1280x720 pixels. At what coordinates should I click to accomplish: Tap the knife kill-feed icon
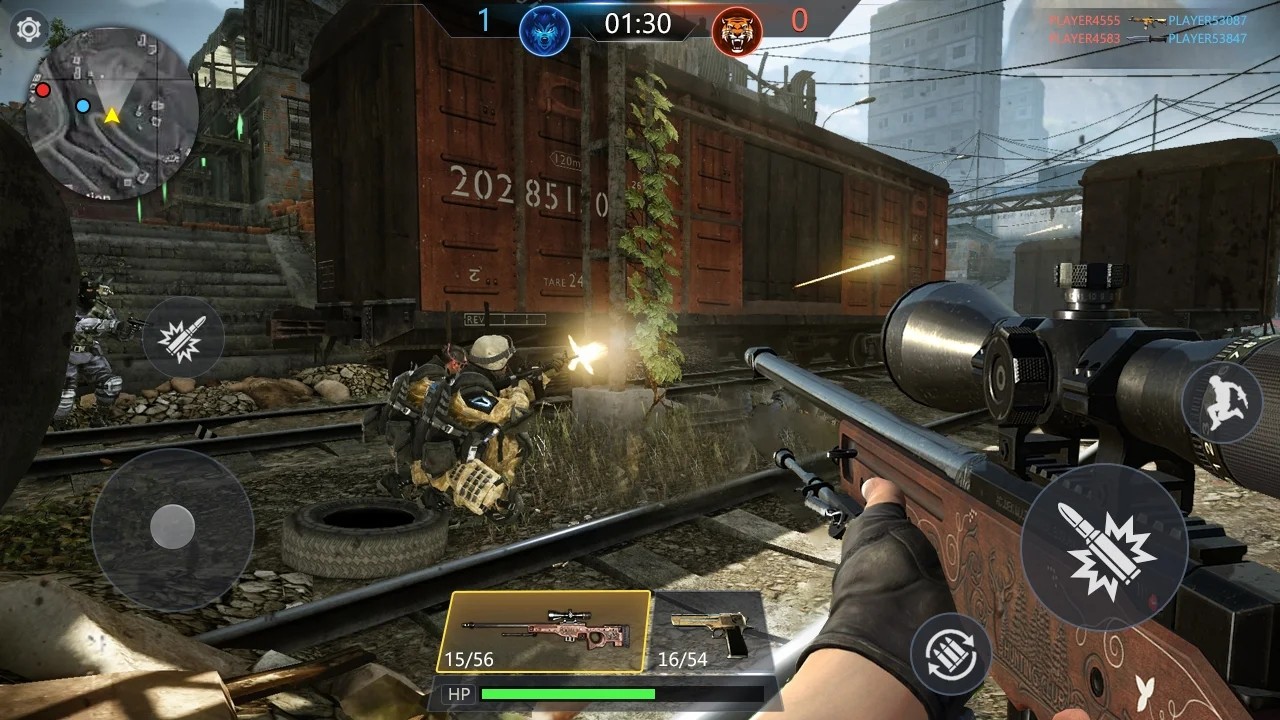(1146, 38)
